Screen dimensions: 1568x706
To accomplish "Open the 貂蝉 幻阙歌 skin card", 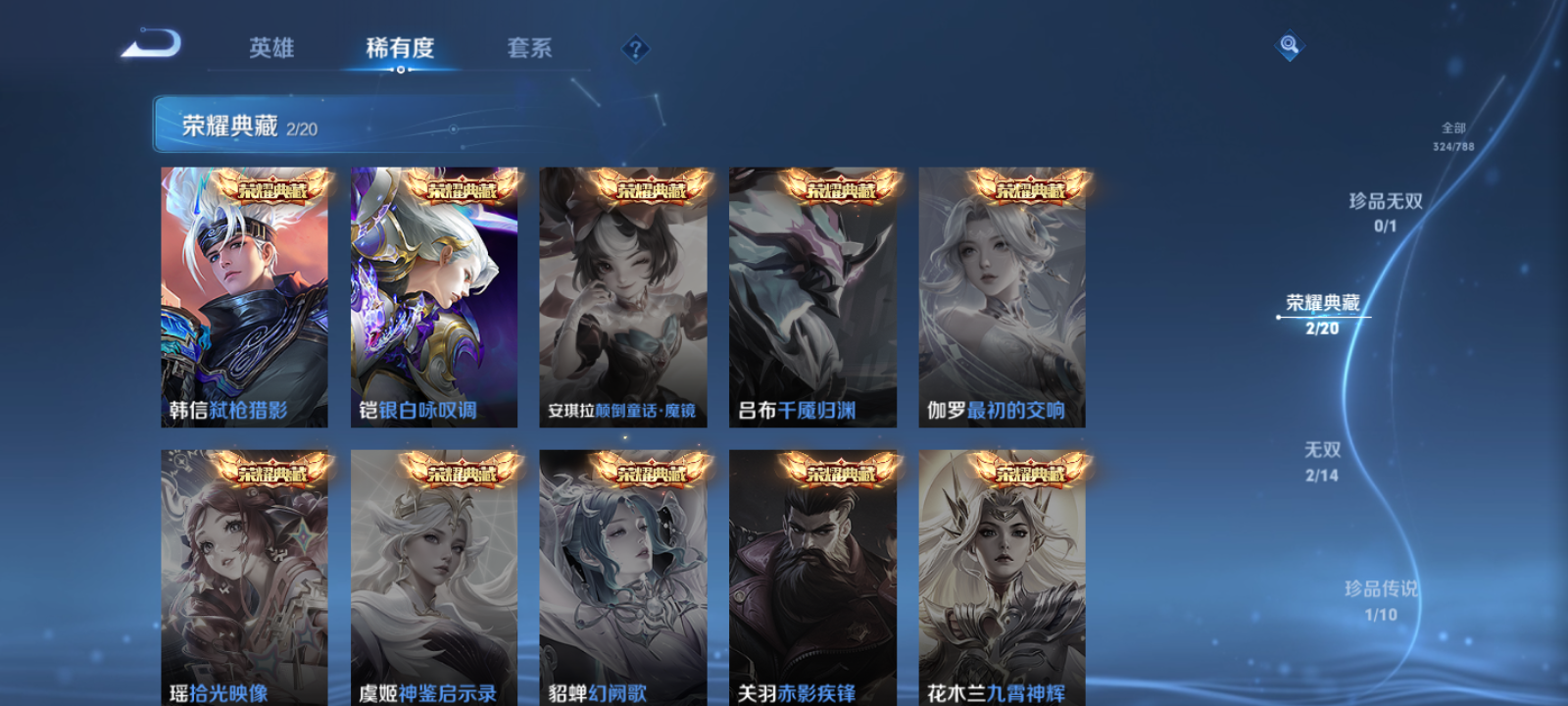I will coord(624,574).
